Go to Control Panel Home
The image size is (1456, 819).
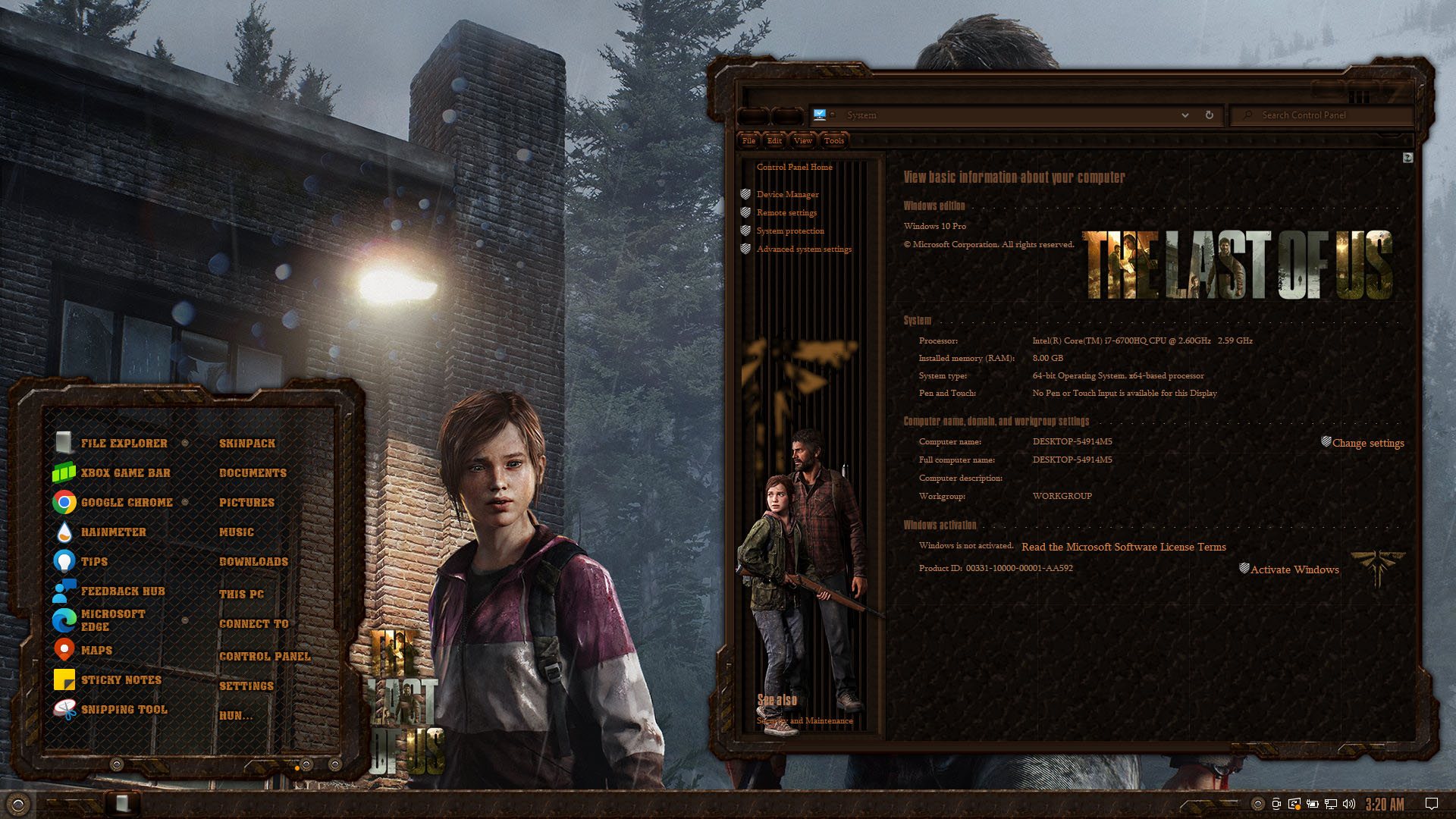click(x=794, y=167)
